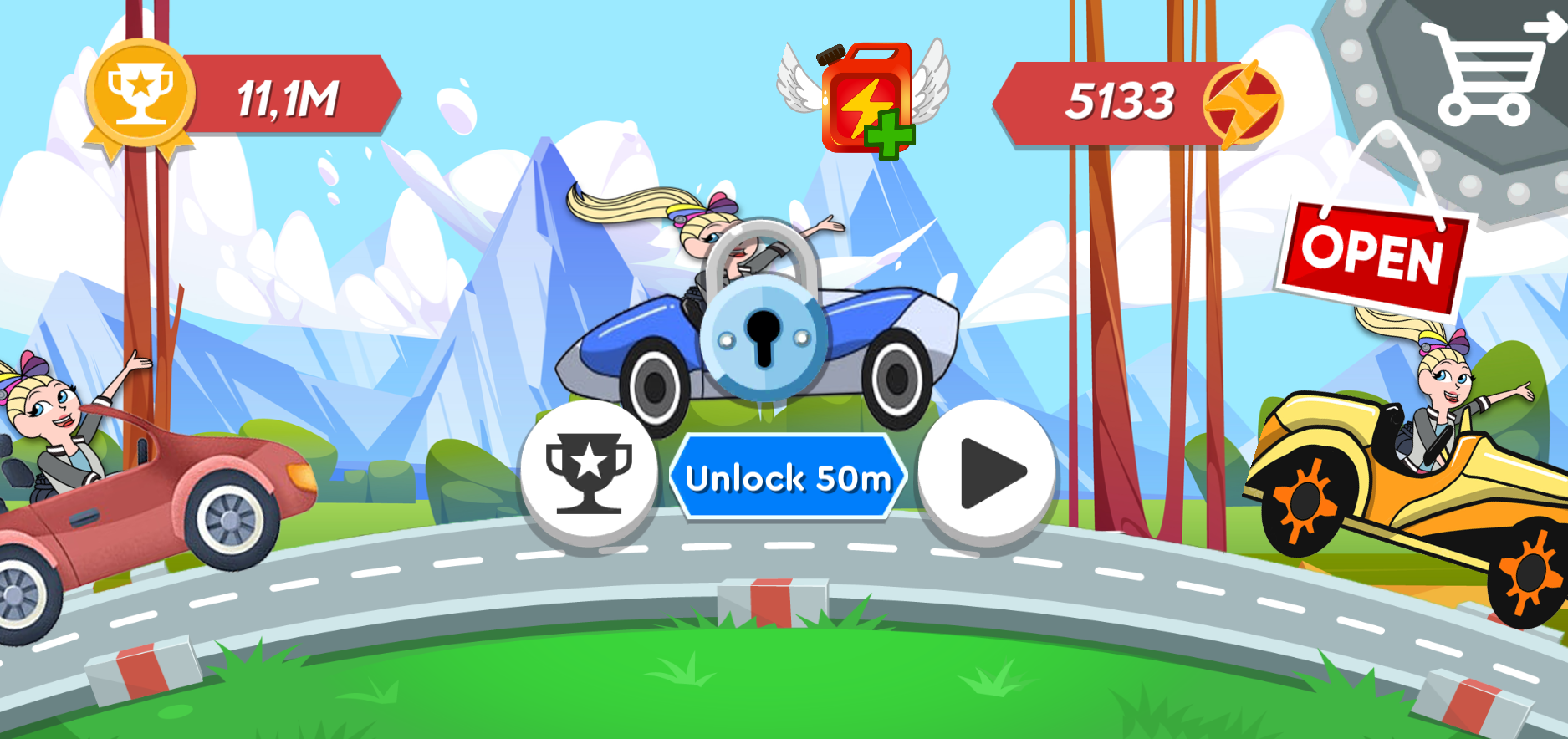Click the lightning energy icon beside 5133

[1244, 102]
